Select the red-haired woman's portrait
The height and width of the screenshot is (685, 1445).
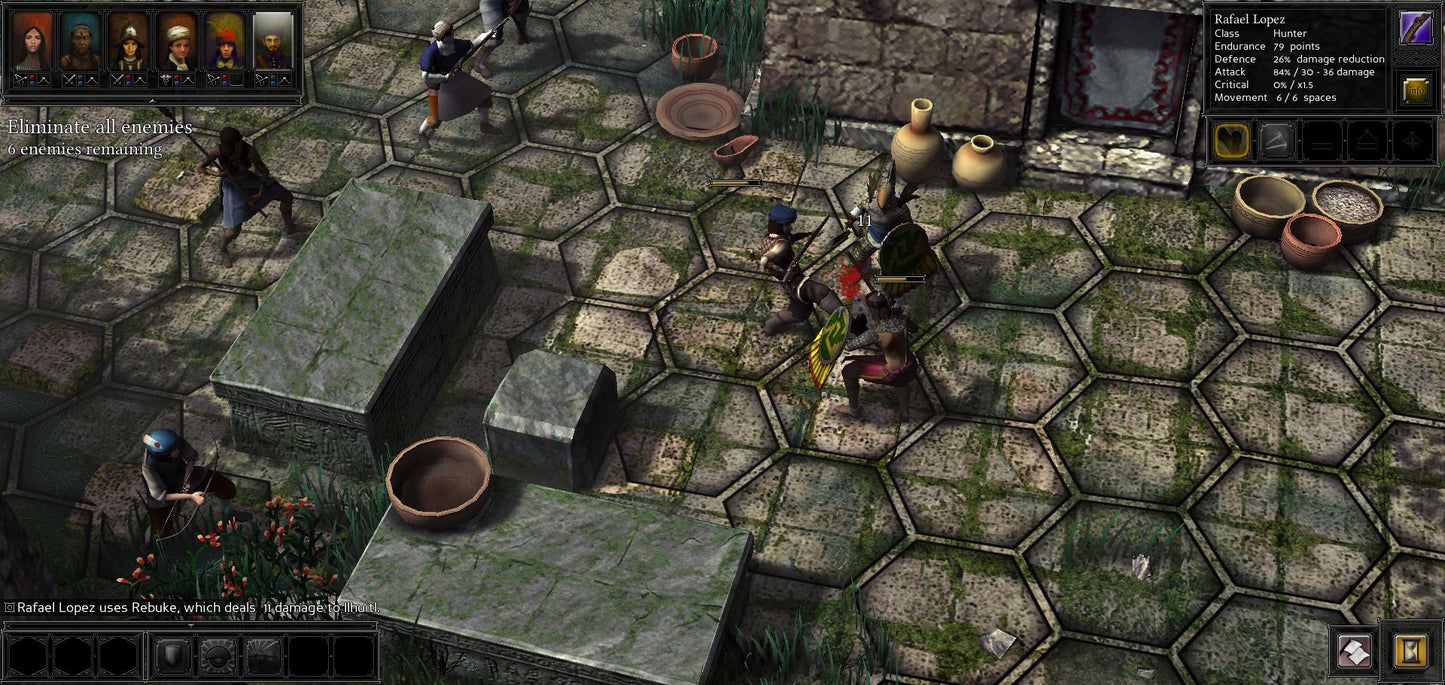32,40
